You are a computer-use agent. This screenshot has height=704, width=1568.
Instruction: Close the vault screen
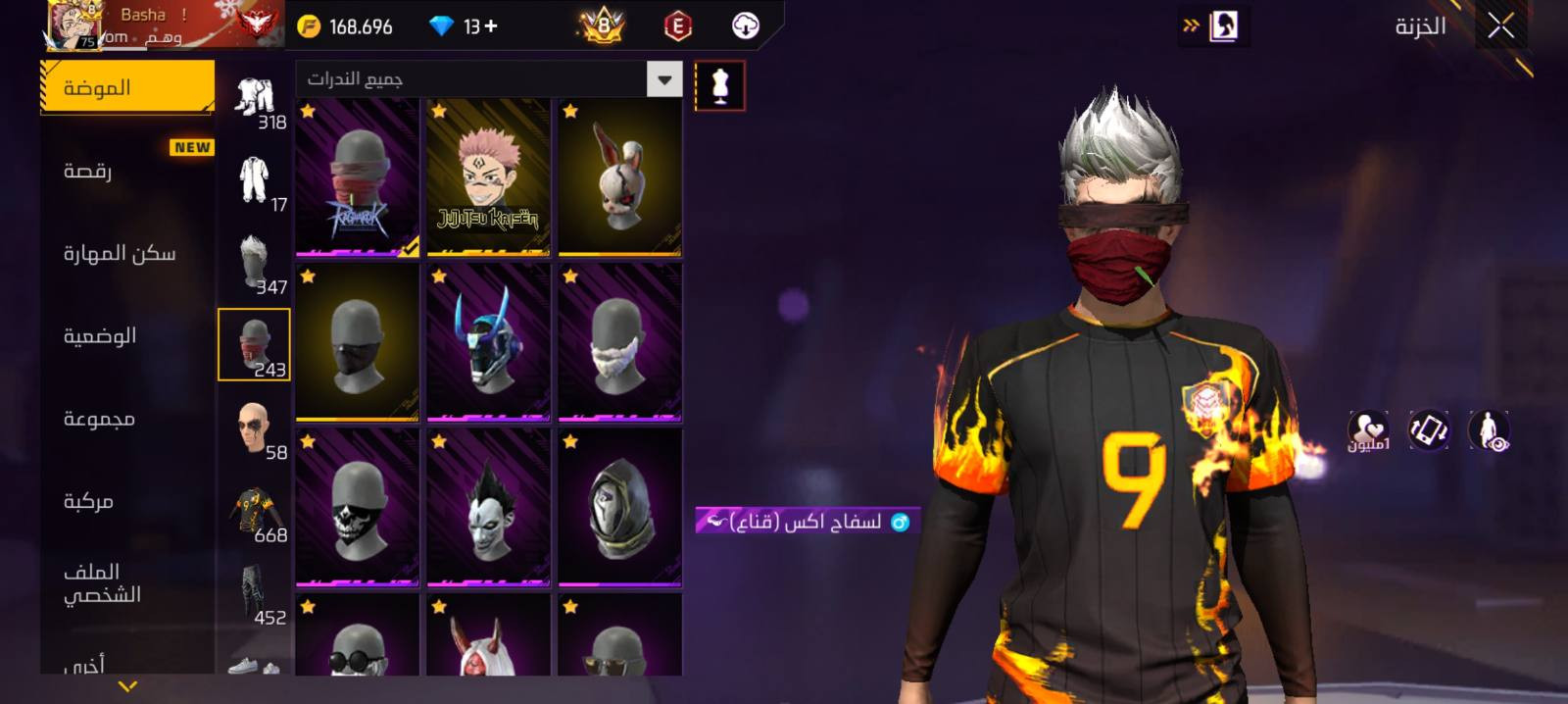pos(1500,26)
